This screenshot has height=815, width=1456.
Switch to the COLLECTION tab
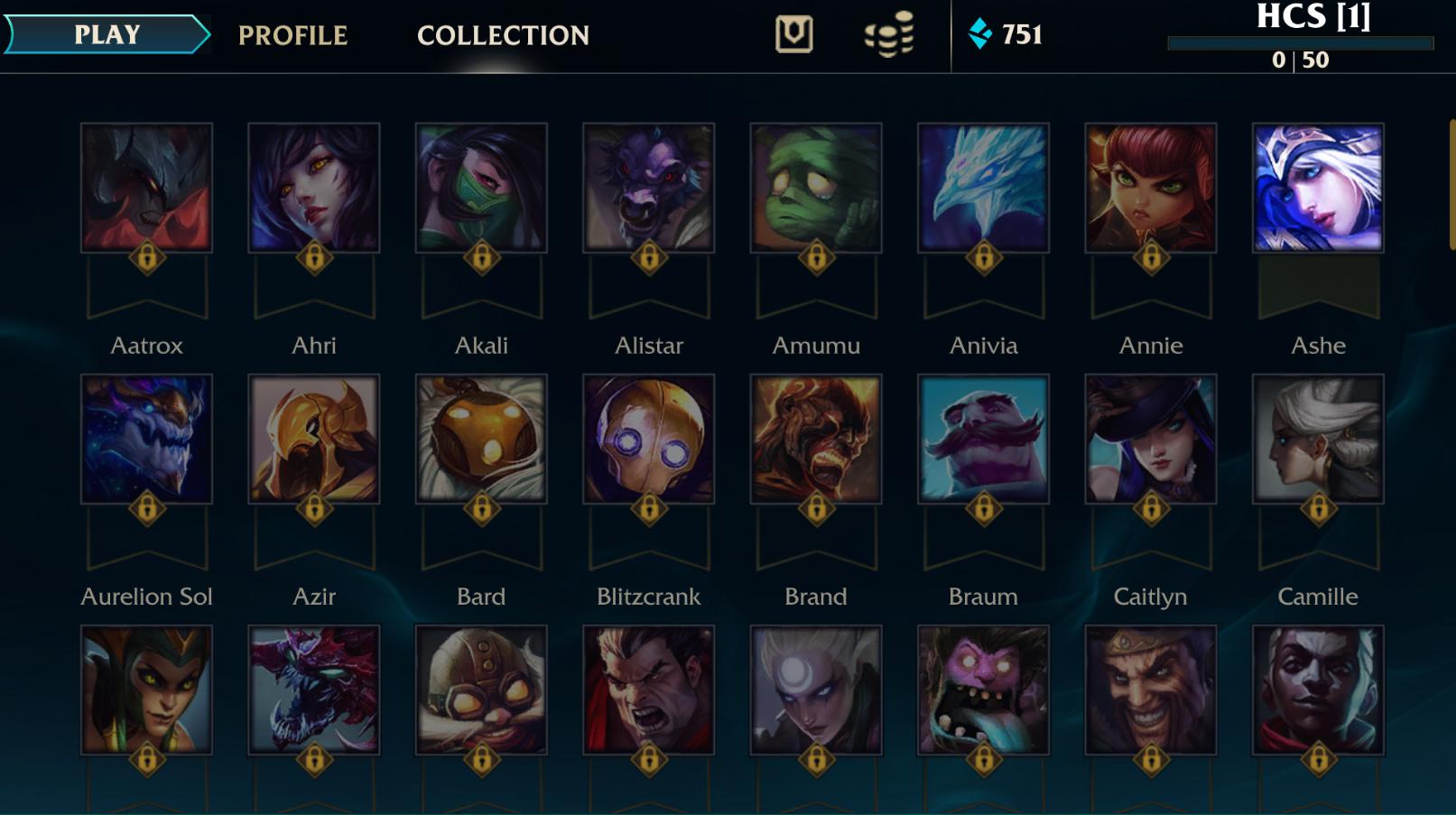(x=502, y=35)
